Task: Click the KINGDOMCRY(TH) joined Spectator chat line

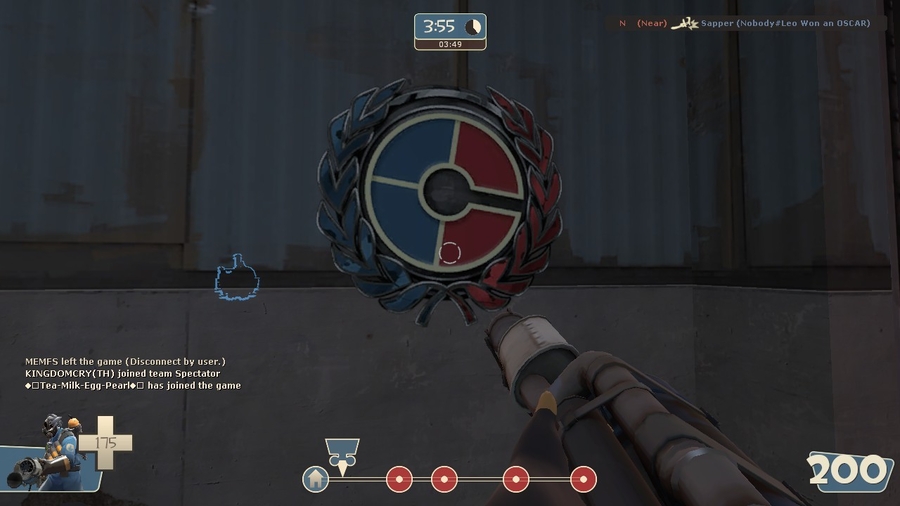Action: [123, 373]
